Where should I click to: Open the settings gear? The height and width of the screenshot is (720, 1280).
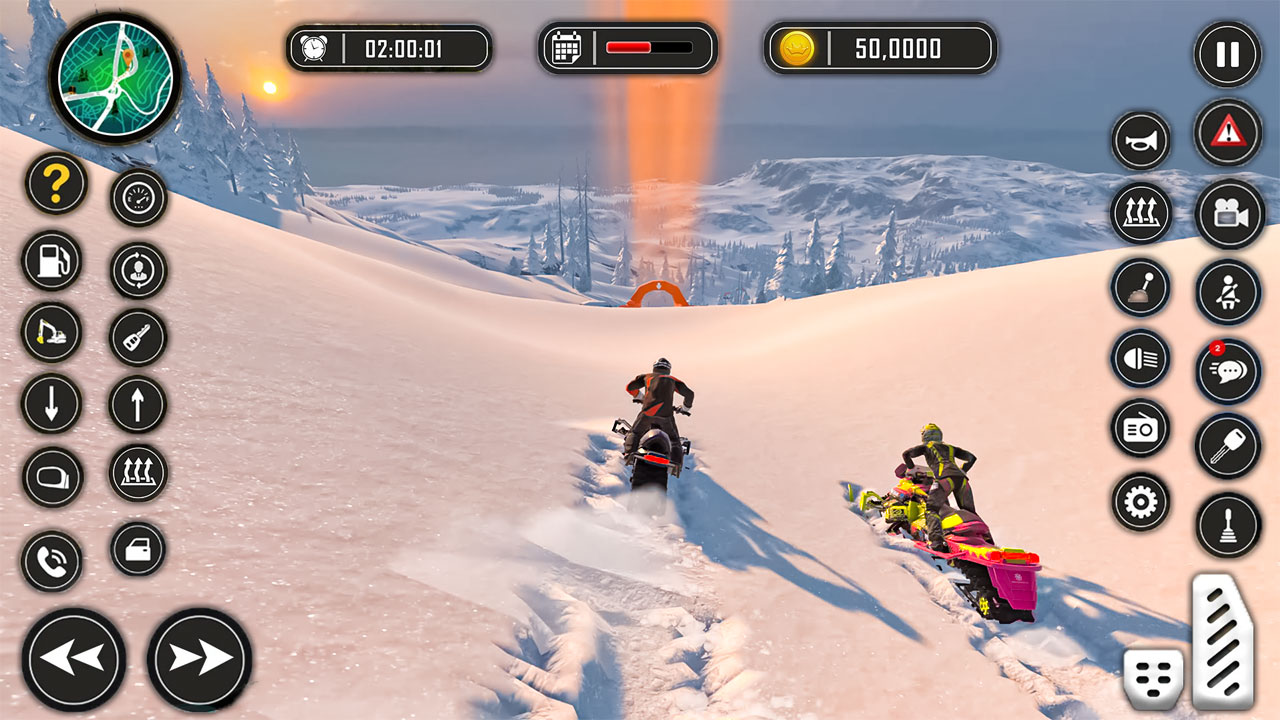pyautogui.click(x=1140, y=499)
